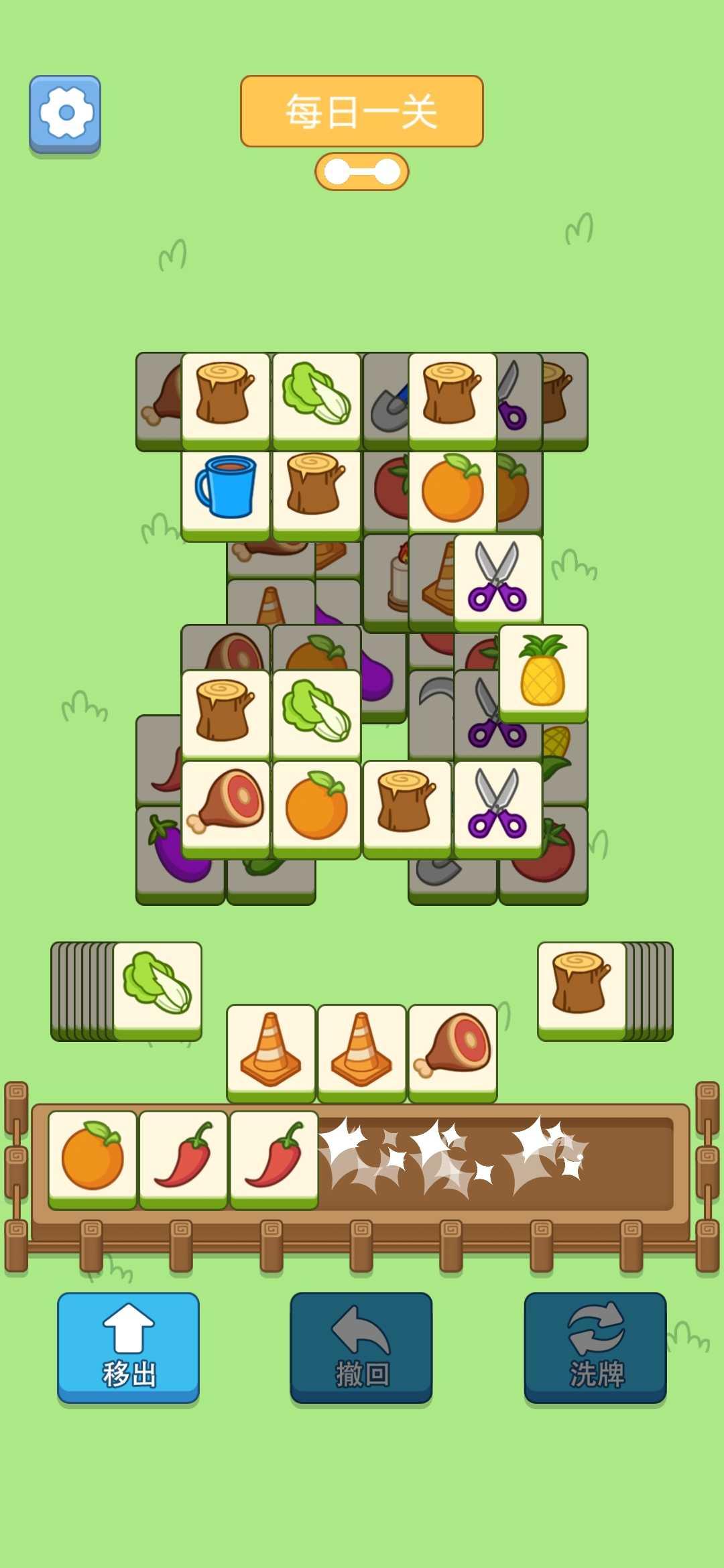Open the settings gear menu
724x1568 pixels.
[65, 113]
